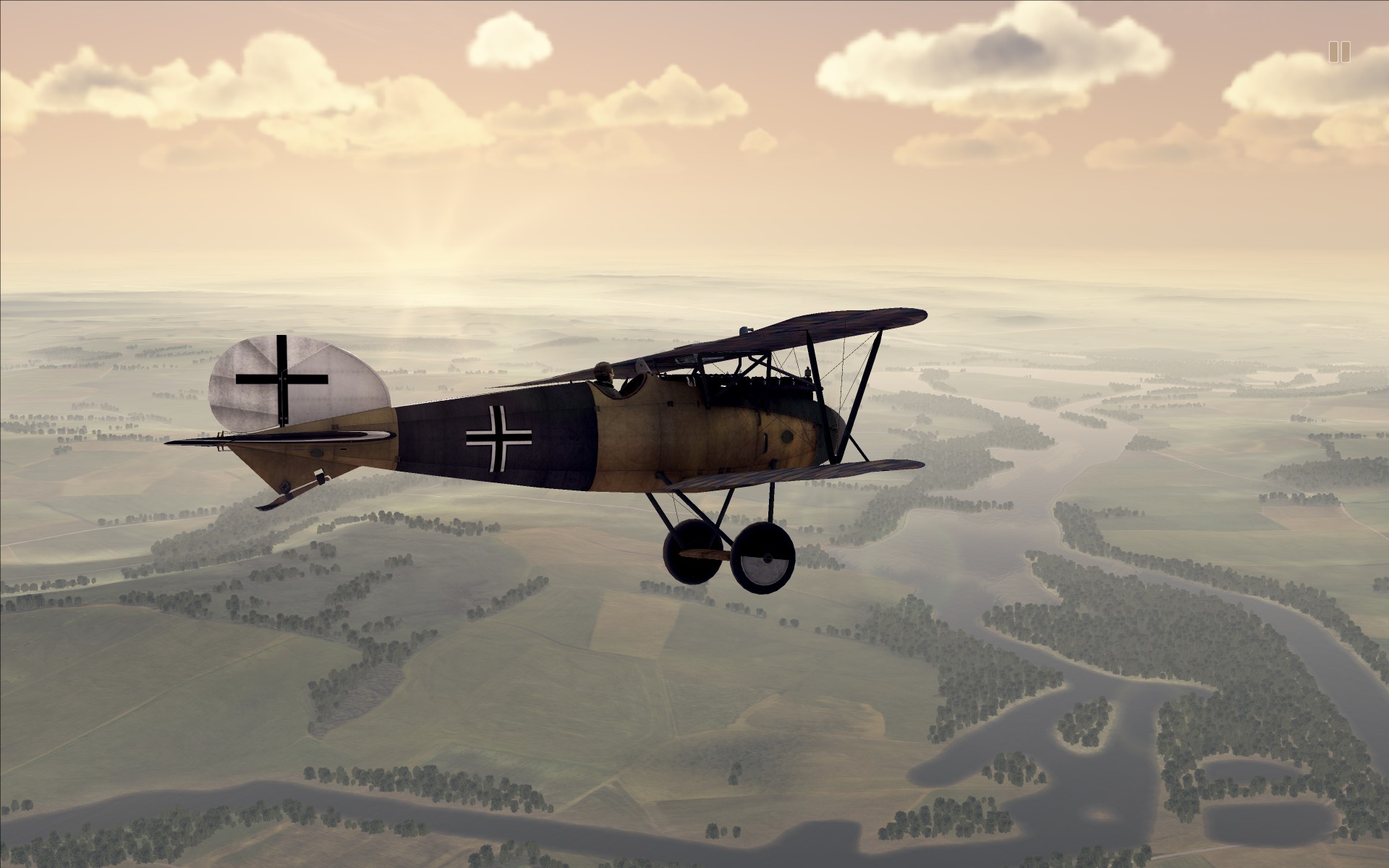Click the pause icon in the corner
Viewport: 1389px width, 868px height.
(1339, 52)
